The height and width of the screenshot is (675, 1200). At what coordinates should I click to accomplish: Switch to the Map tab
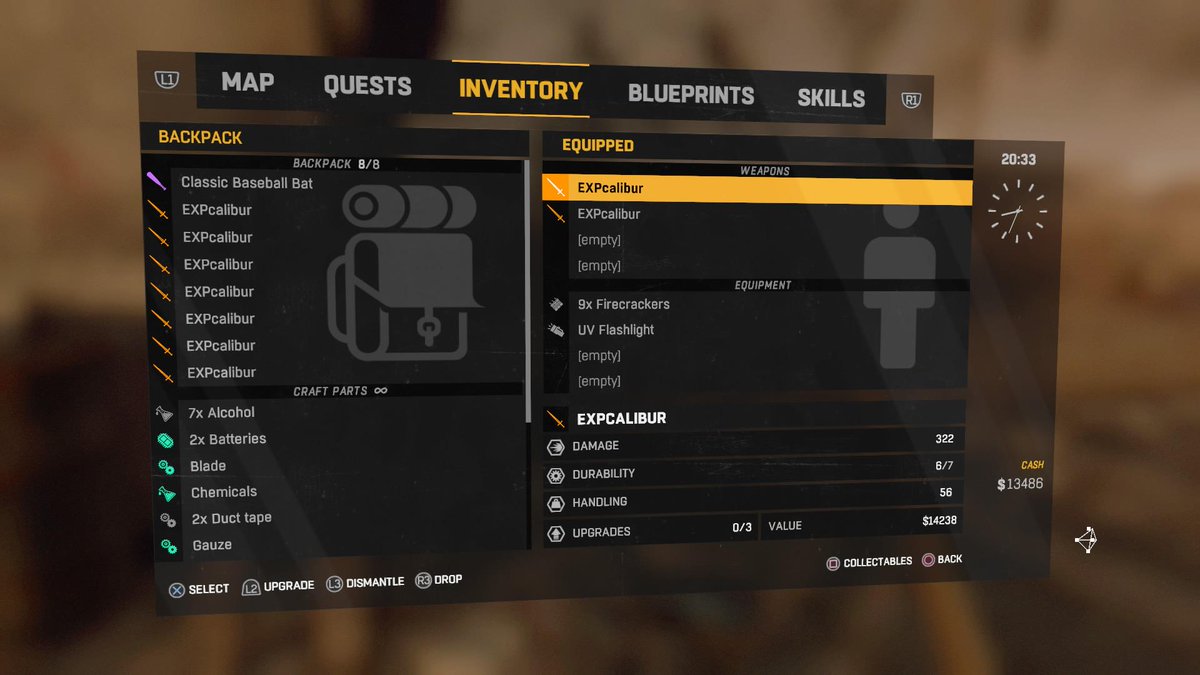[x=247, y=82]
